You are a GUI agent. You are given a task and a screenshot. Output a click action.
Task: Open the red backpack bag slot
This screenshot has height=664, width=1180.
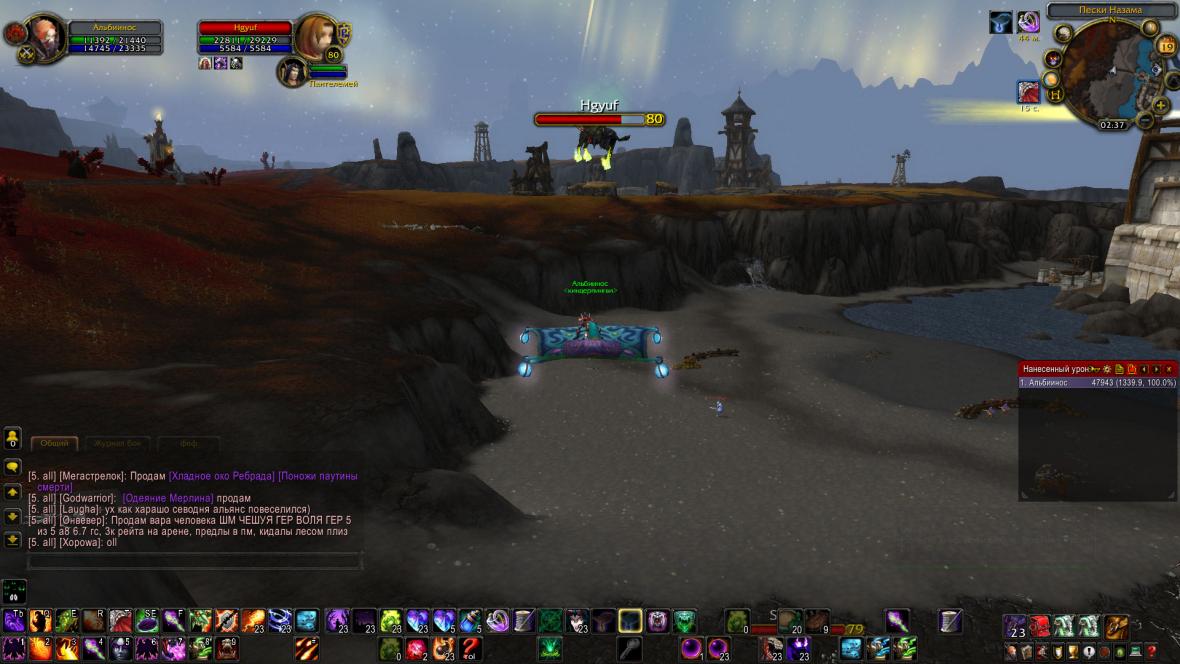[1040, 627]
